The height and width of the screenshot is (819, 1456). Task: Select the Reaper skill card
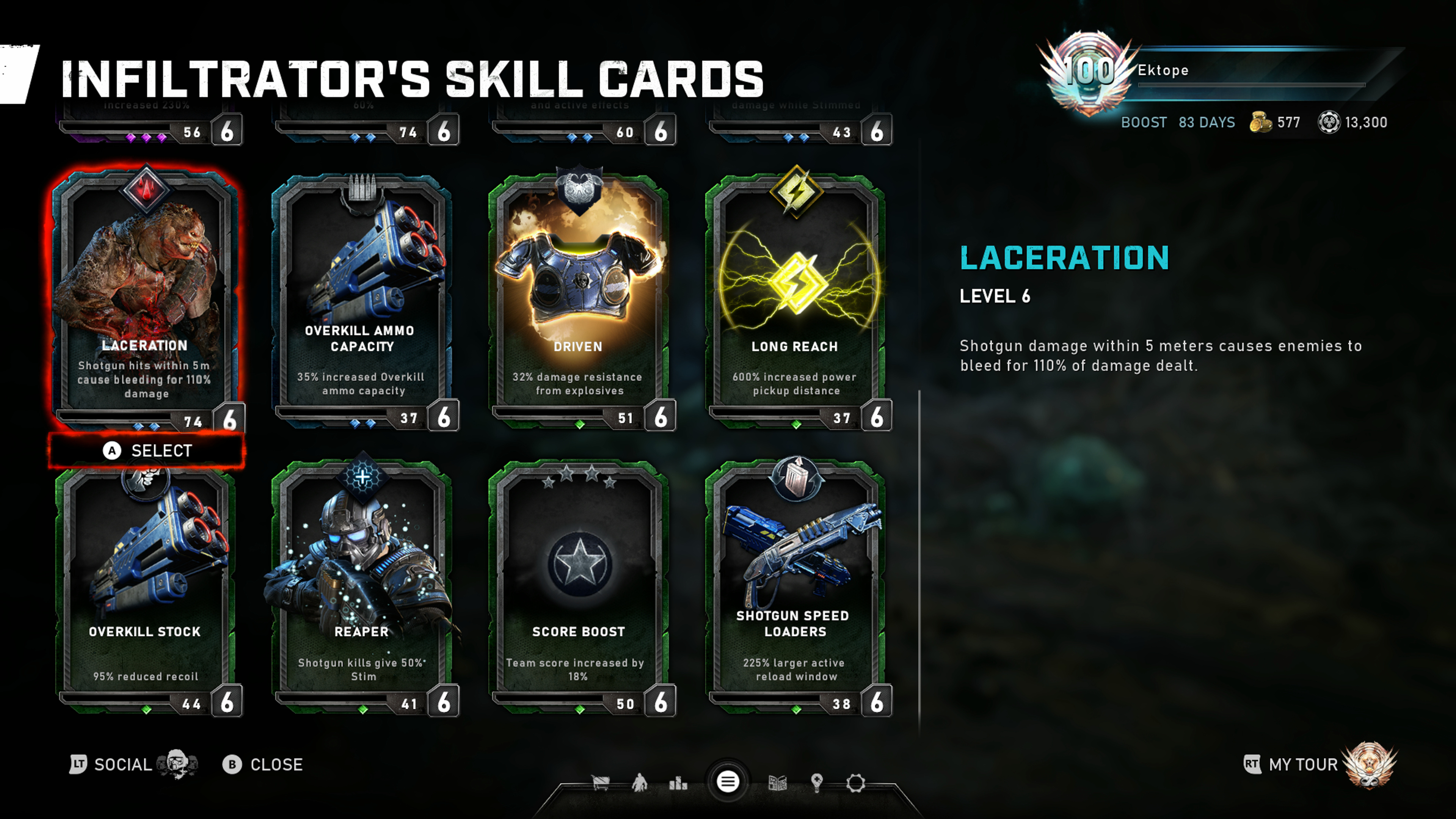tap(362, 588)
